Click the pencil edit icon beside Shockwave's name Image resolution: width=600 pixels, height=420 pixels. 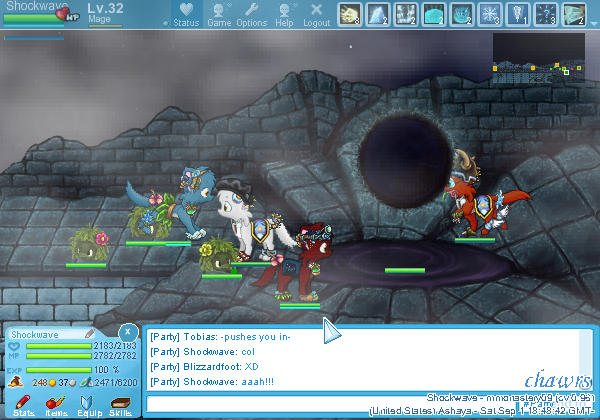(x=90, y=333)
